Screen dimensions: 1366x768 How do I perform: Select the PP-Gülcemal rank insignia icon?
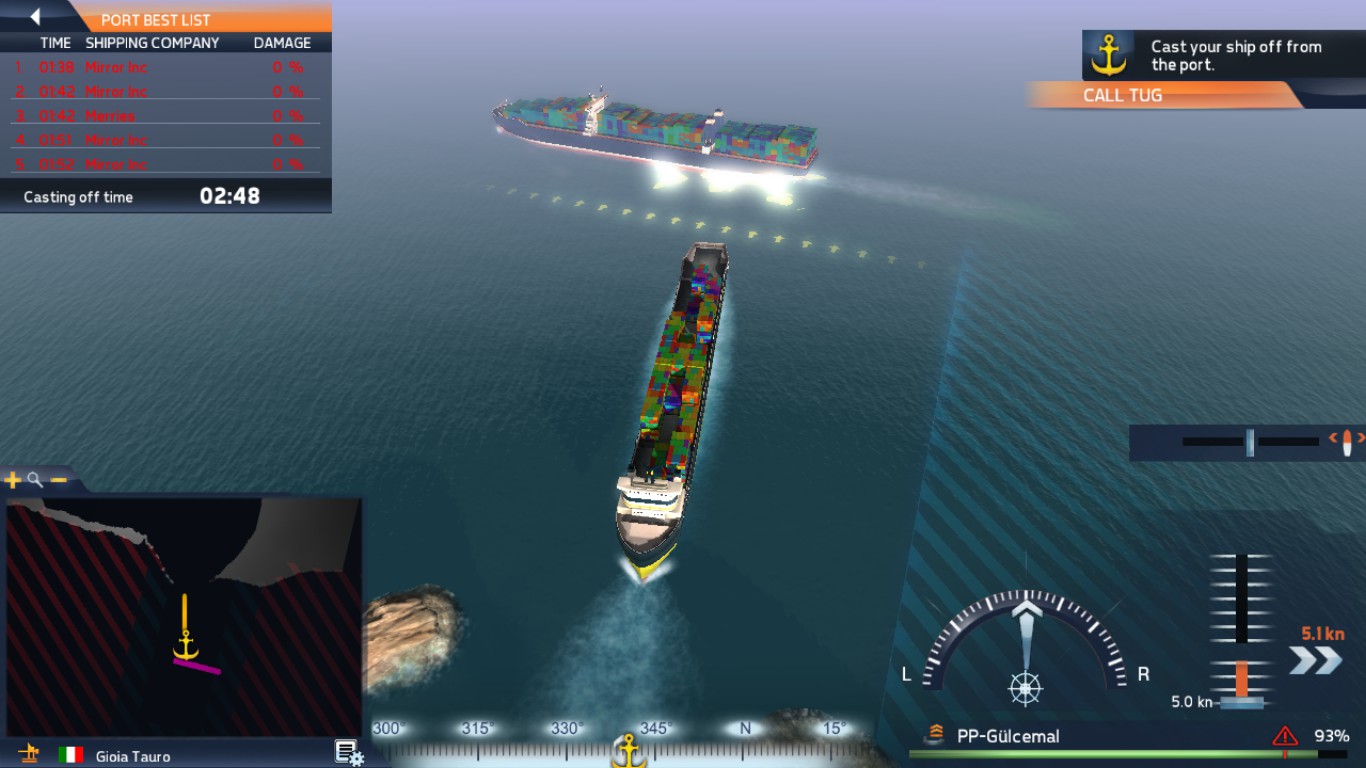pyautogui.click(x=934, y=732)
